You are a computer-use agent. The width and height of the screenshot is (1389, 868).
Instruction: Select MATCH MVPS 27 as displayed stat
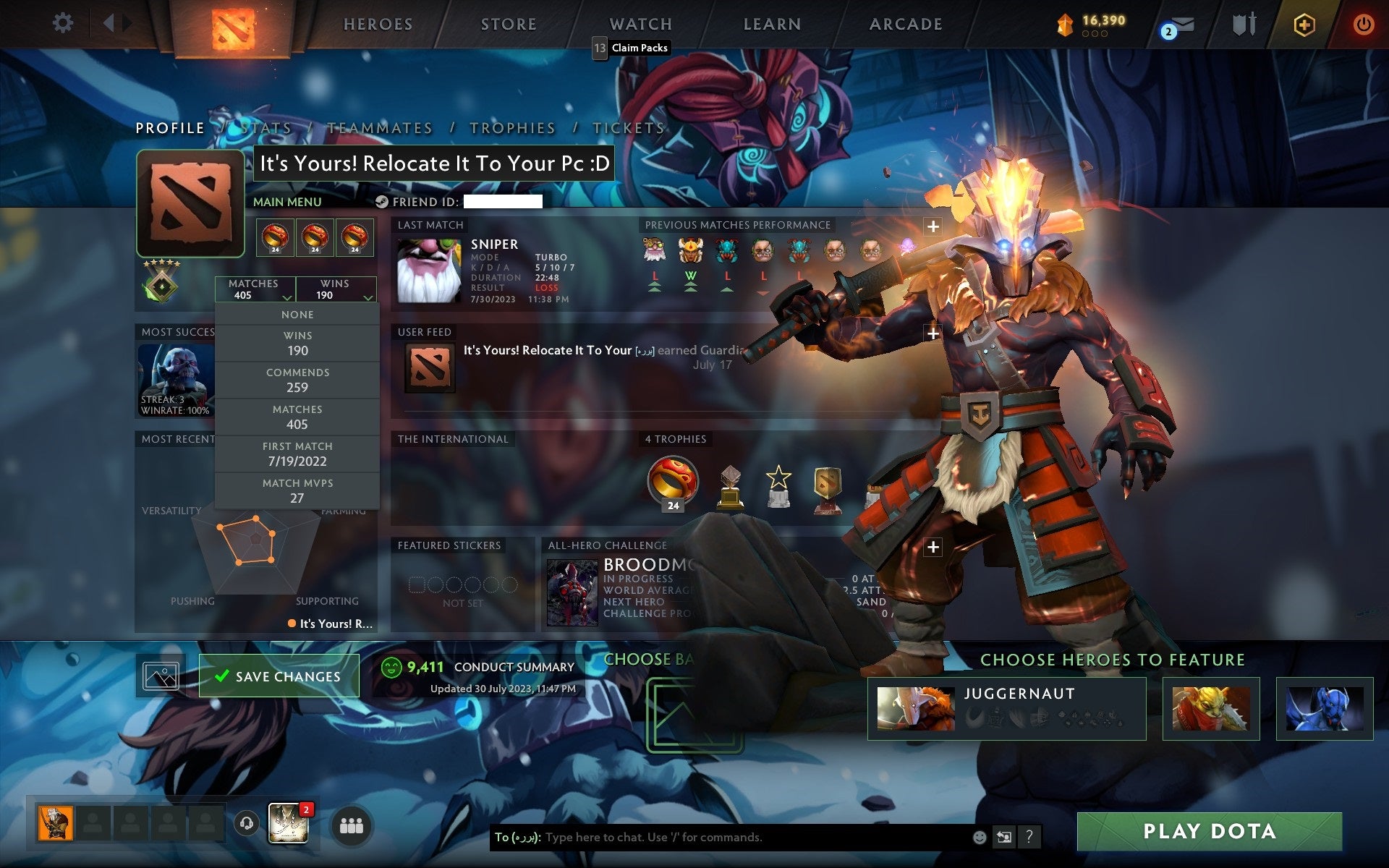click(297, 490)
